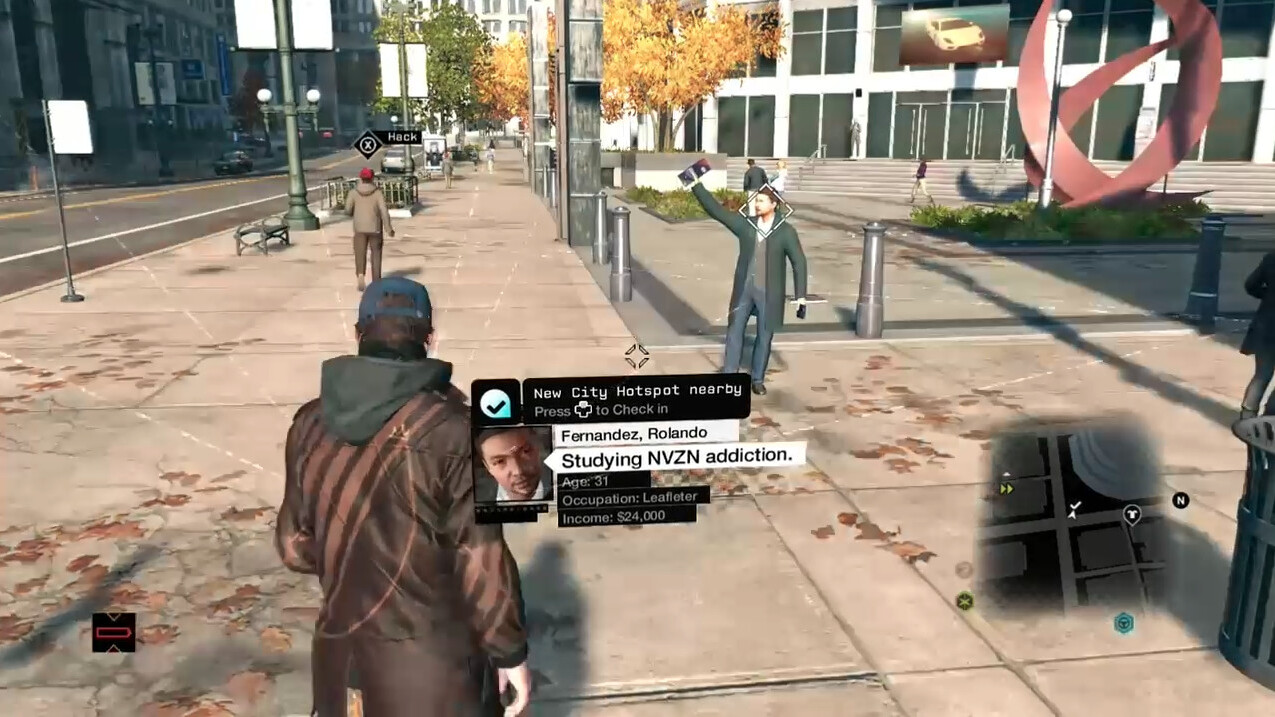This screenshot has width=1275, height=717.
Task: Select the shirt clothing store marker on minimap
Action: (x=1131, y=515)
